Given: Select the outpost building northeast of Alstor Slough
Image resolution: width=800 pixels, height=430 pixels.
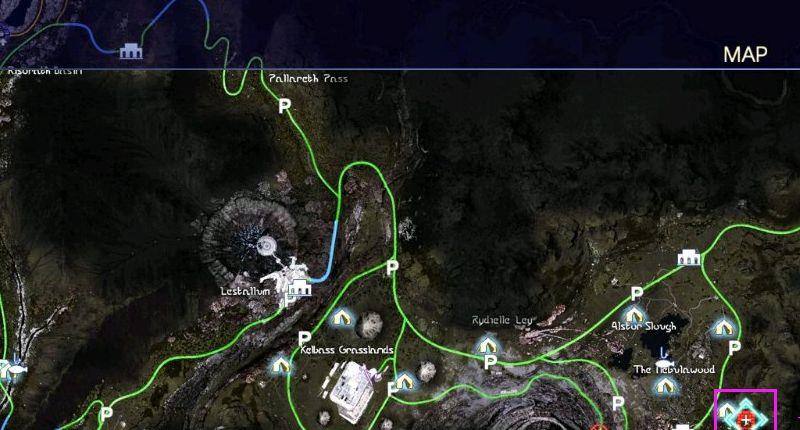Looking at the screenshot, I should pyautogui.click(x=688, y=258).
